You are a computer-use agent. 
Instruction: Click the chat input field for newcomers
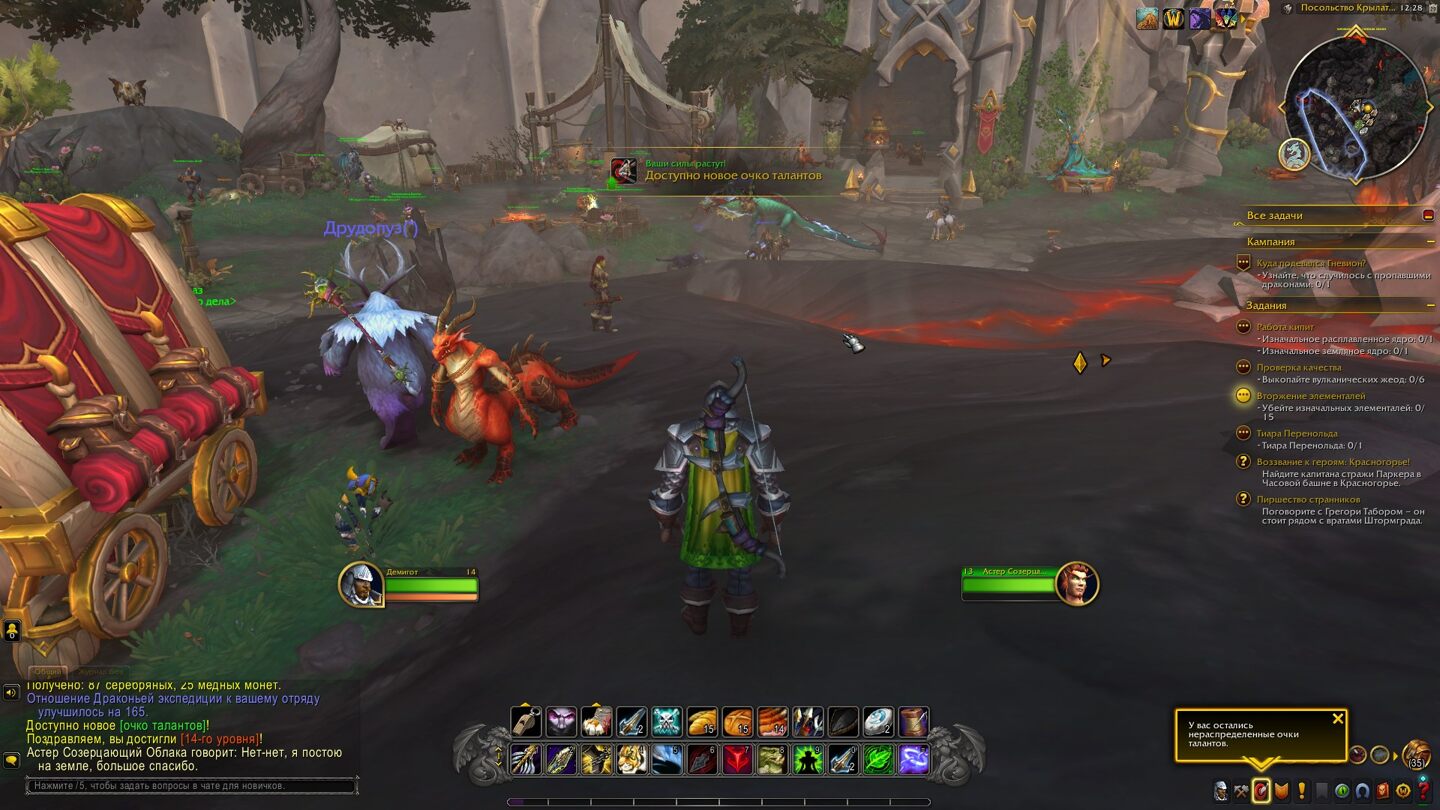coord(190,786)
